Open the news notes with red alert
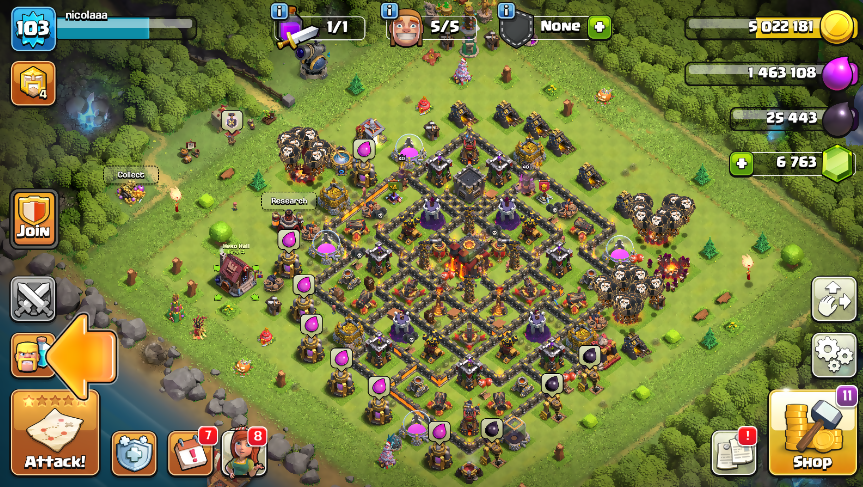The height and width of the screenshot is (487, 863). coord(733,452)
